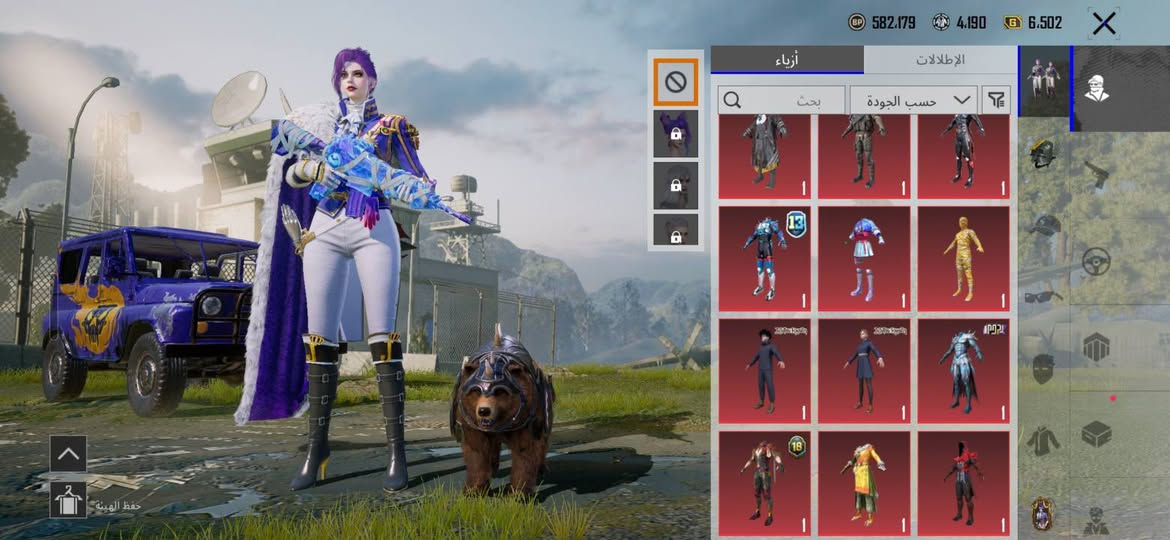Open the sunglasses accessory category
The height and width of the screenshot is (540, 1170).
[1043, 296]
